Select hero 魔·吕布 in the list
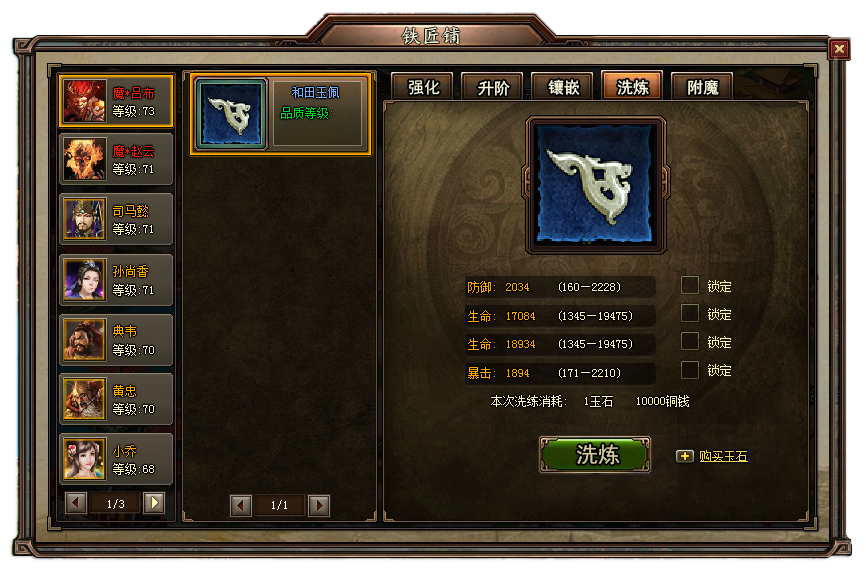This screenshot has height=569, width=866. 116,101
